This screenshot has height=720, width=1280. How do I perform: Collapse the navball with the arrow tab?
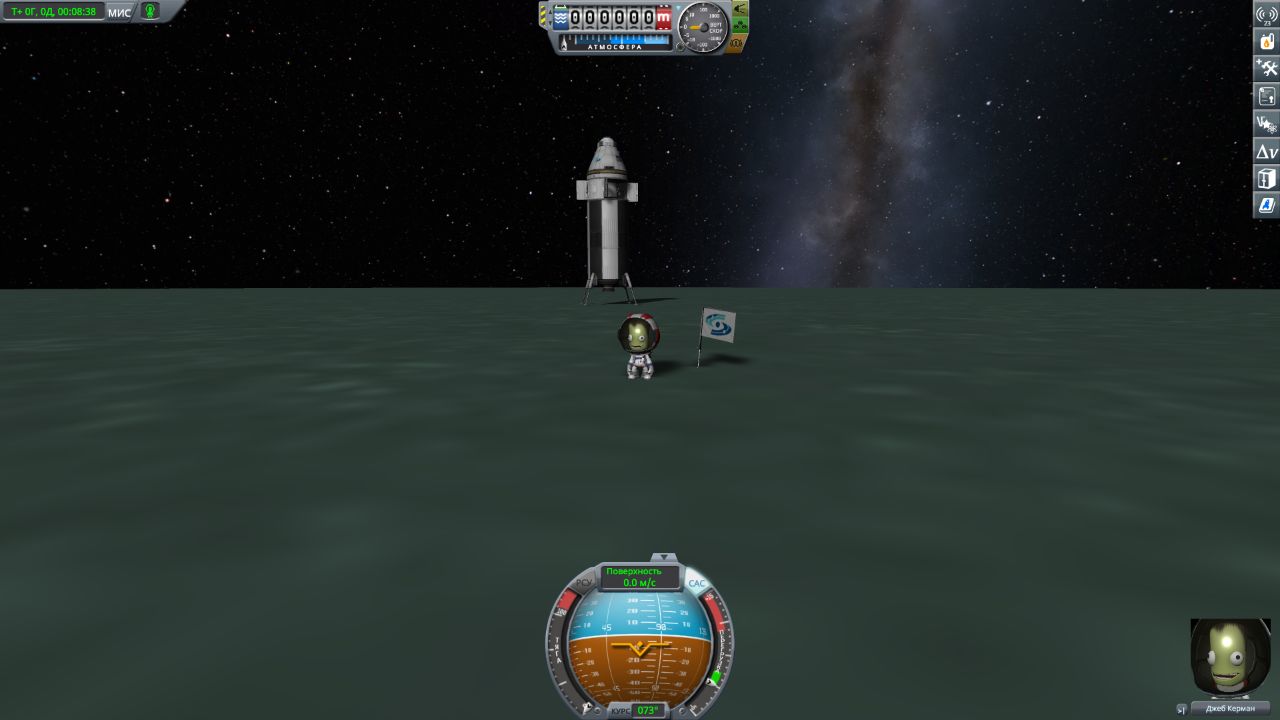pos(663,557)
